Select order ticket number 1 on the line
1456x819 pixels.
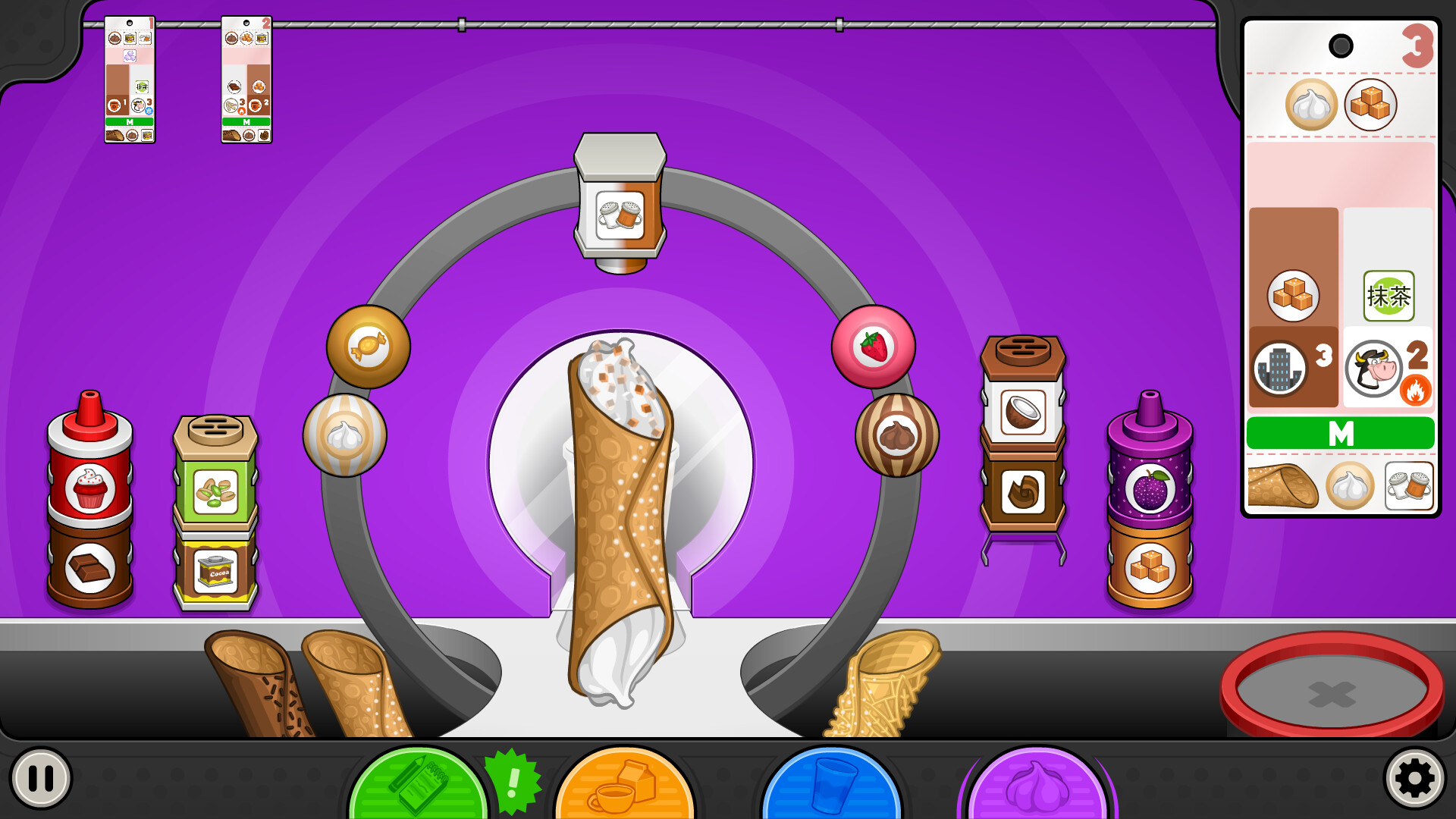[130, 80]
